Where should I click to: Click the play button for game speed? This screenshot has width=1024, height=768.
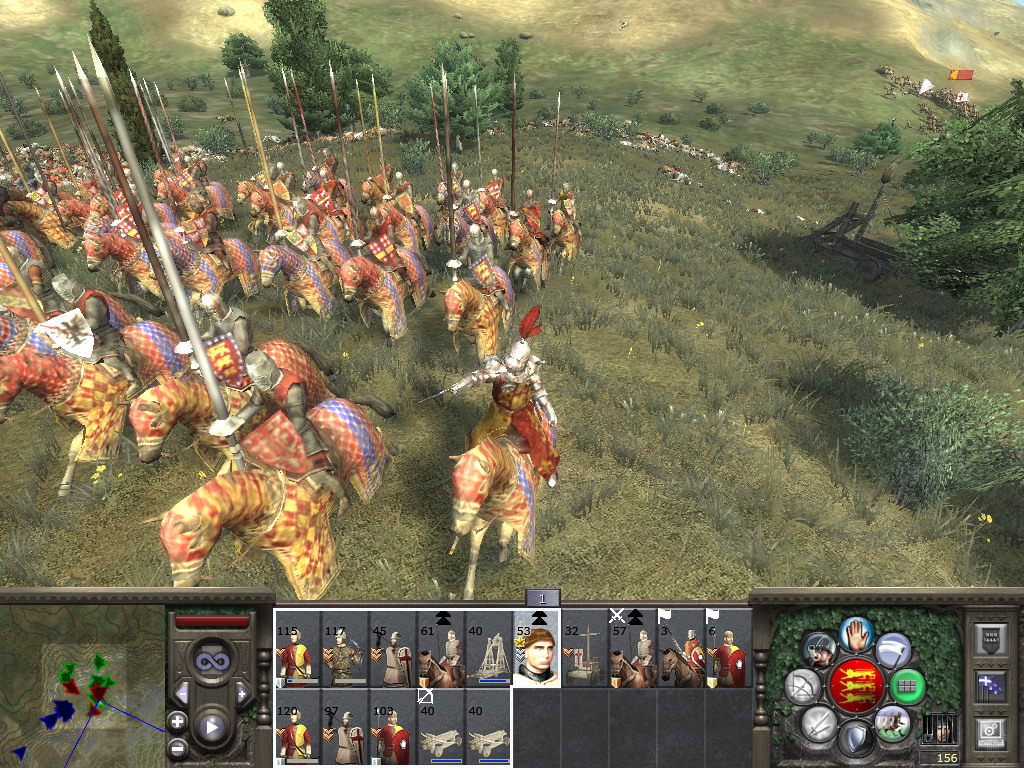211,727
